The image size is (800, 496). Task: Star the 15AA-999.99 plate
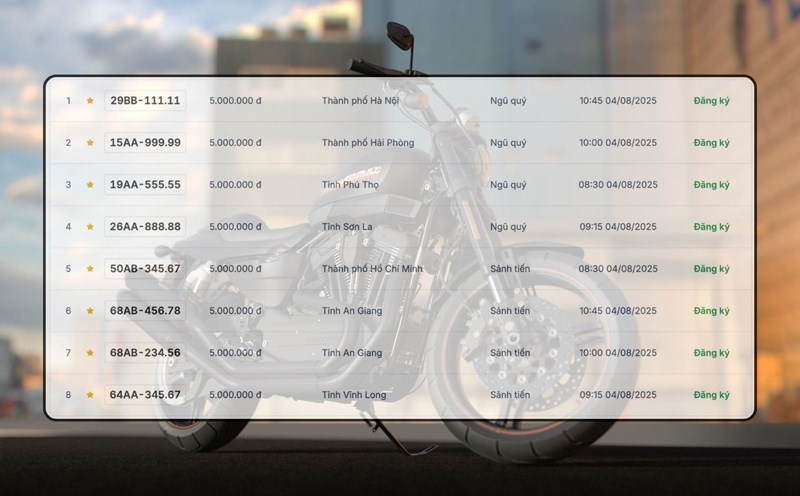(90, 143)
